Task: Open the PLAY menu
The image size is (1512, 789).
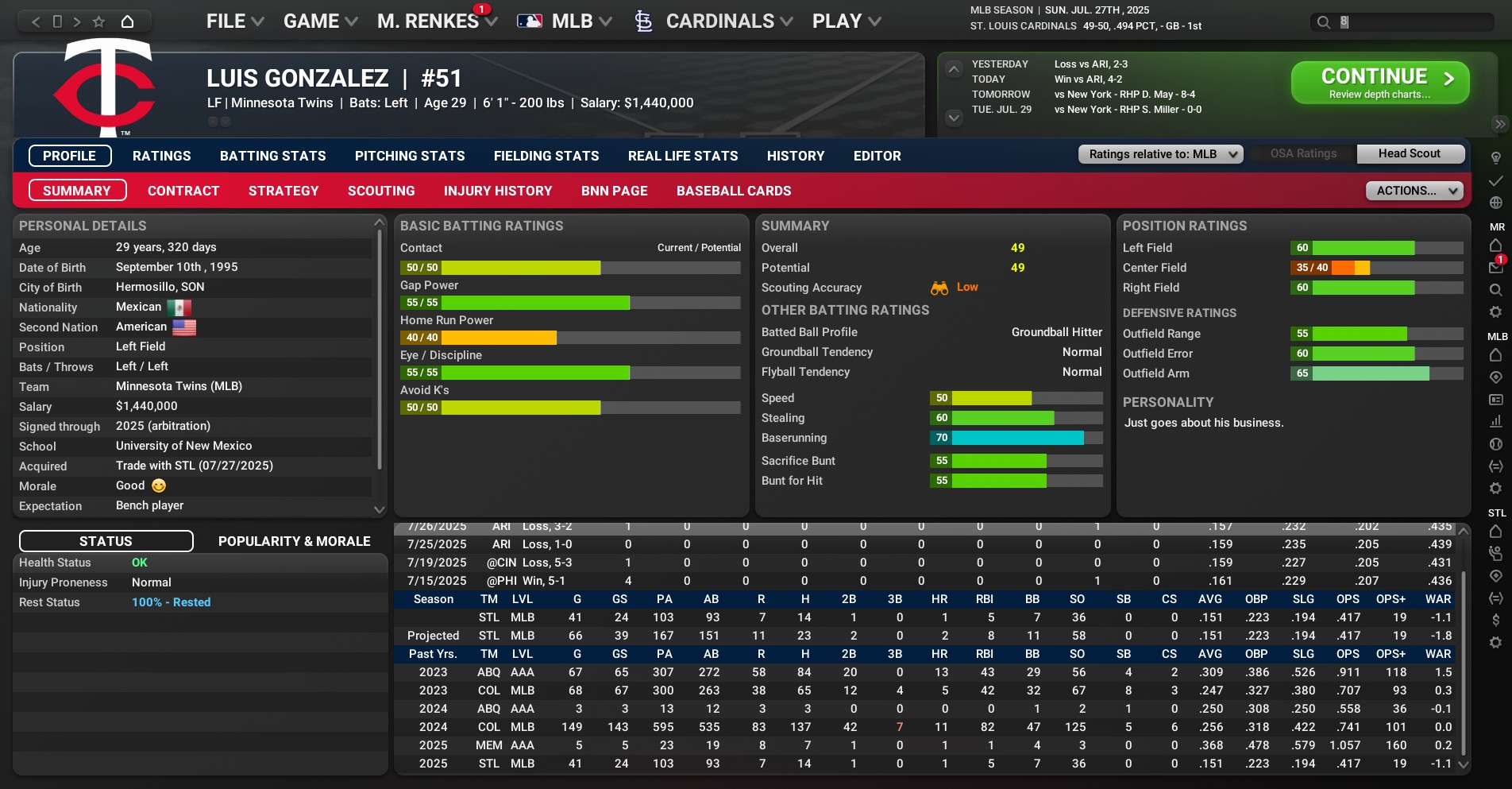Action: click(x=846, y=21)
